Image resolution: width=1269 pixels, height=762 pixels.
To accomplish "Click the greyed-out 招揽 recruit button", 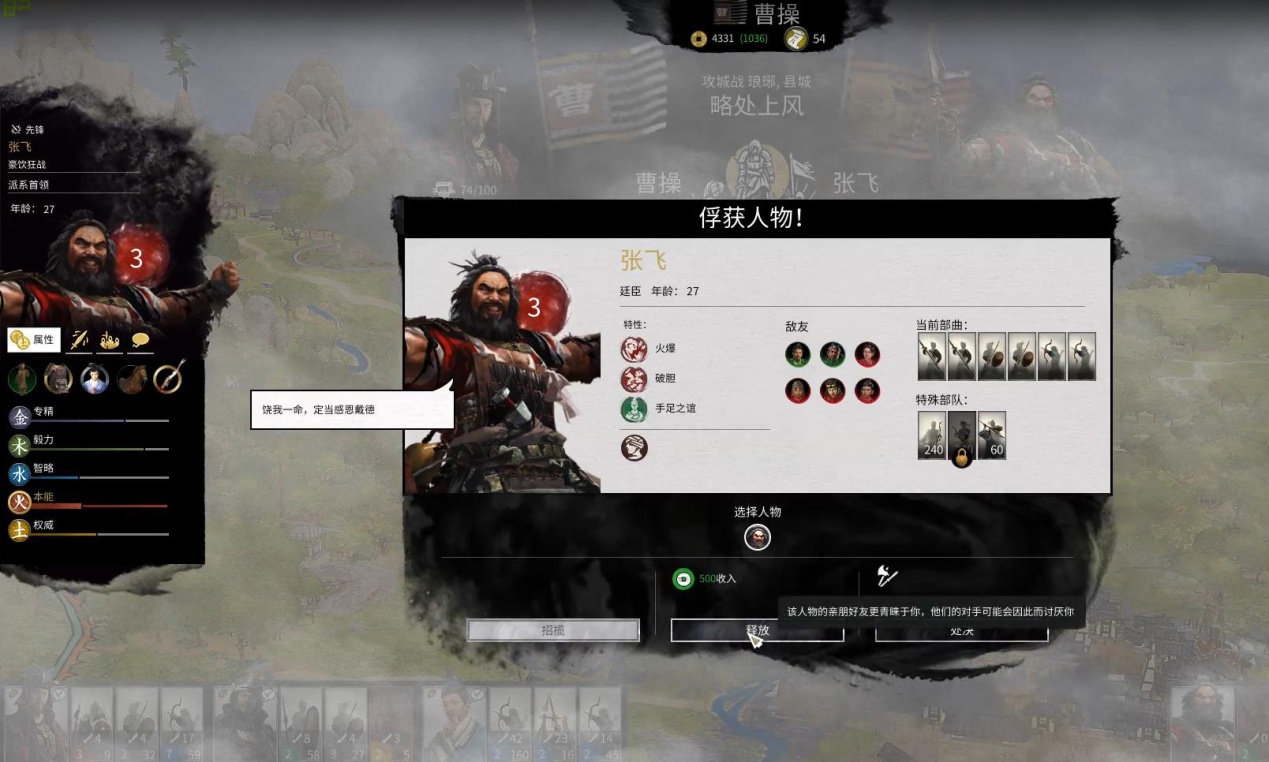I will point(553,630).
